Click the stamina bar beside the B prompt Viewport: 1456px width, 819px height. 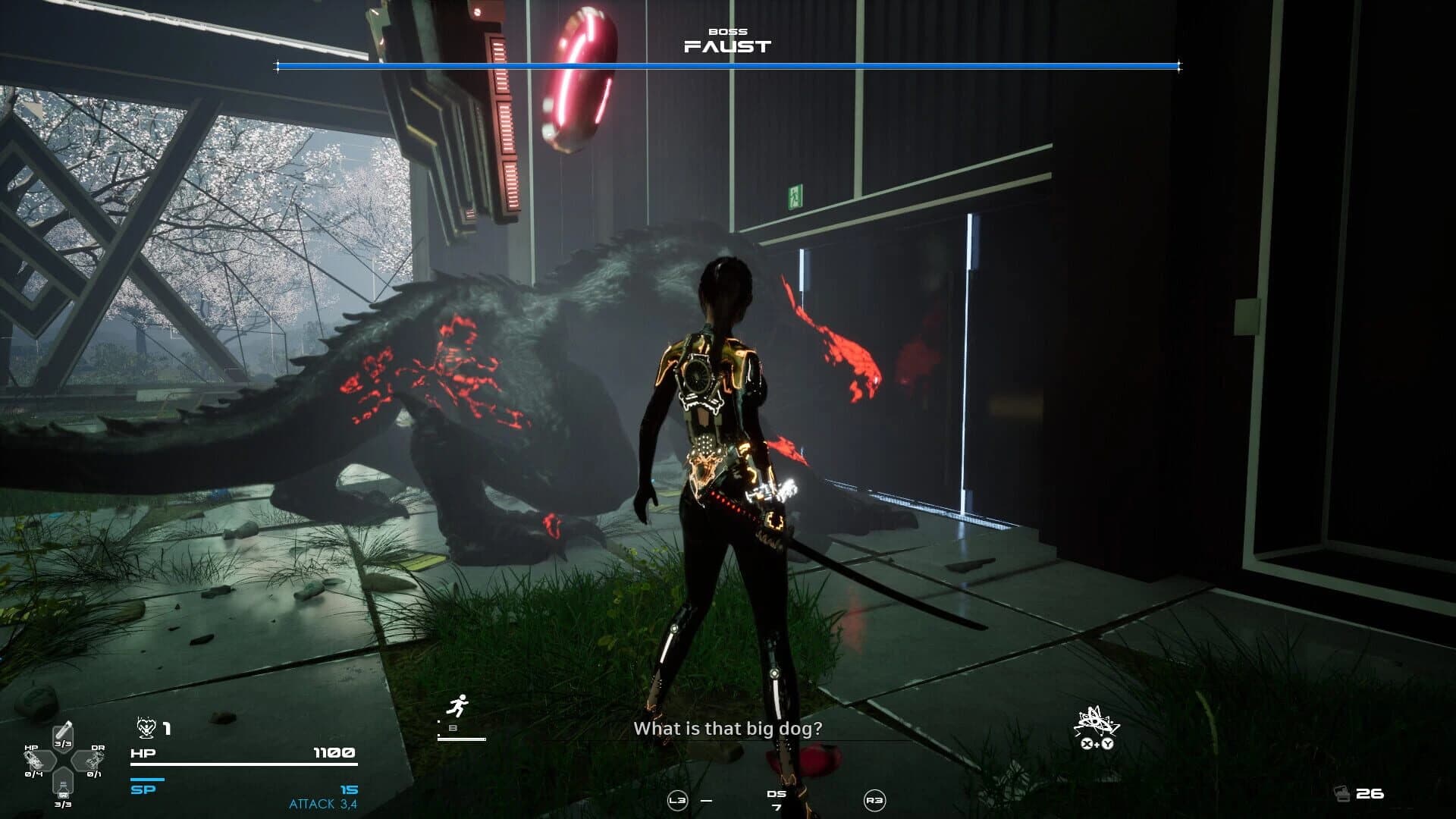click(x=460, y=739)
